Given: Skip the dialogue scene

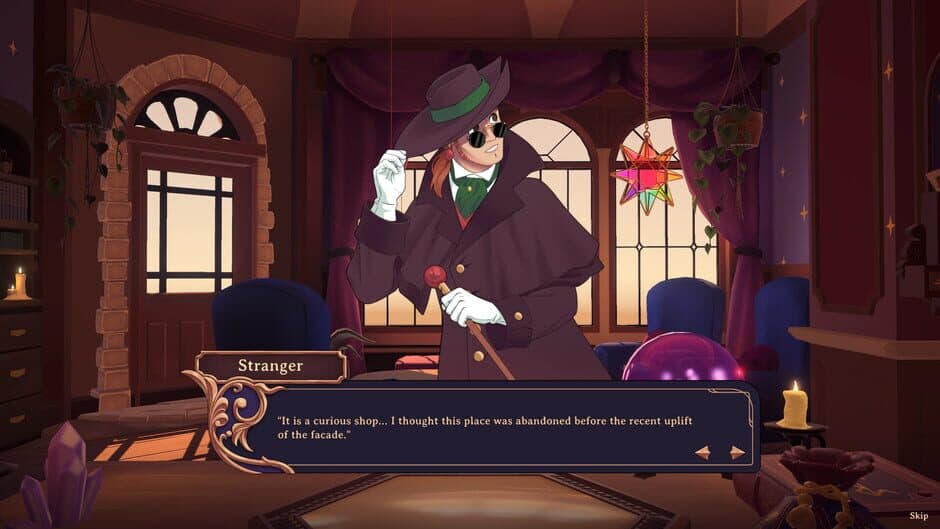Looking at the screenshot, I should click(x=918, y=516).
